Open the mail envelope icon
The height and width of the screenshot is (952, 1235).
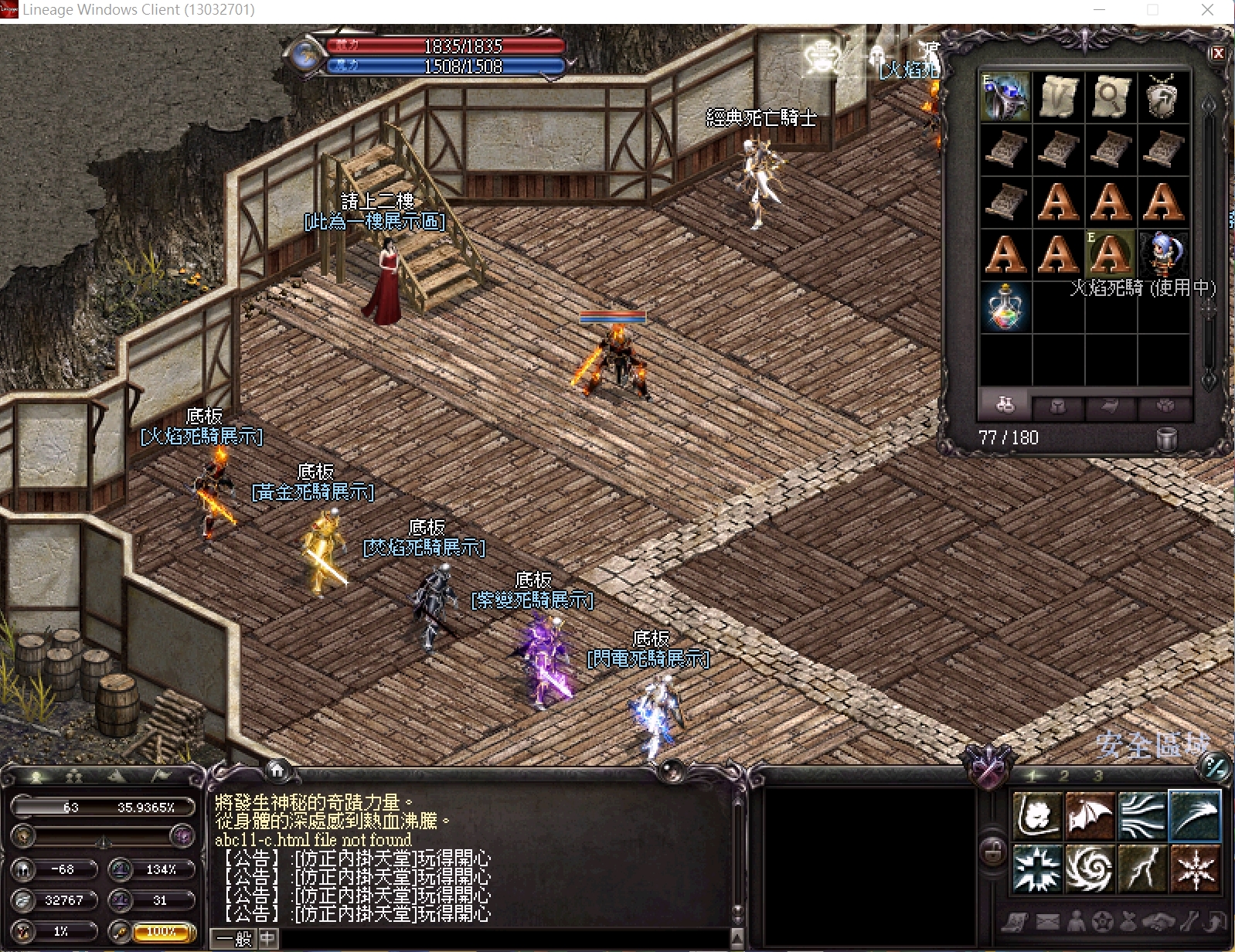click(1047, 921)
